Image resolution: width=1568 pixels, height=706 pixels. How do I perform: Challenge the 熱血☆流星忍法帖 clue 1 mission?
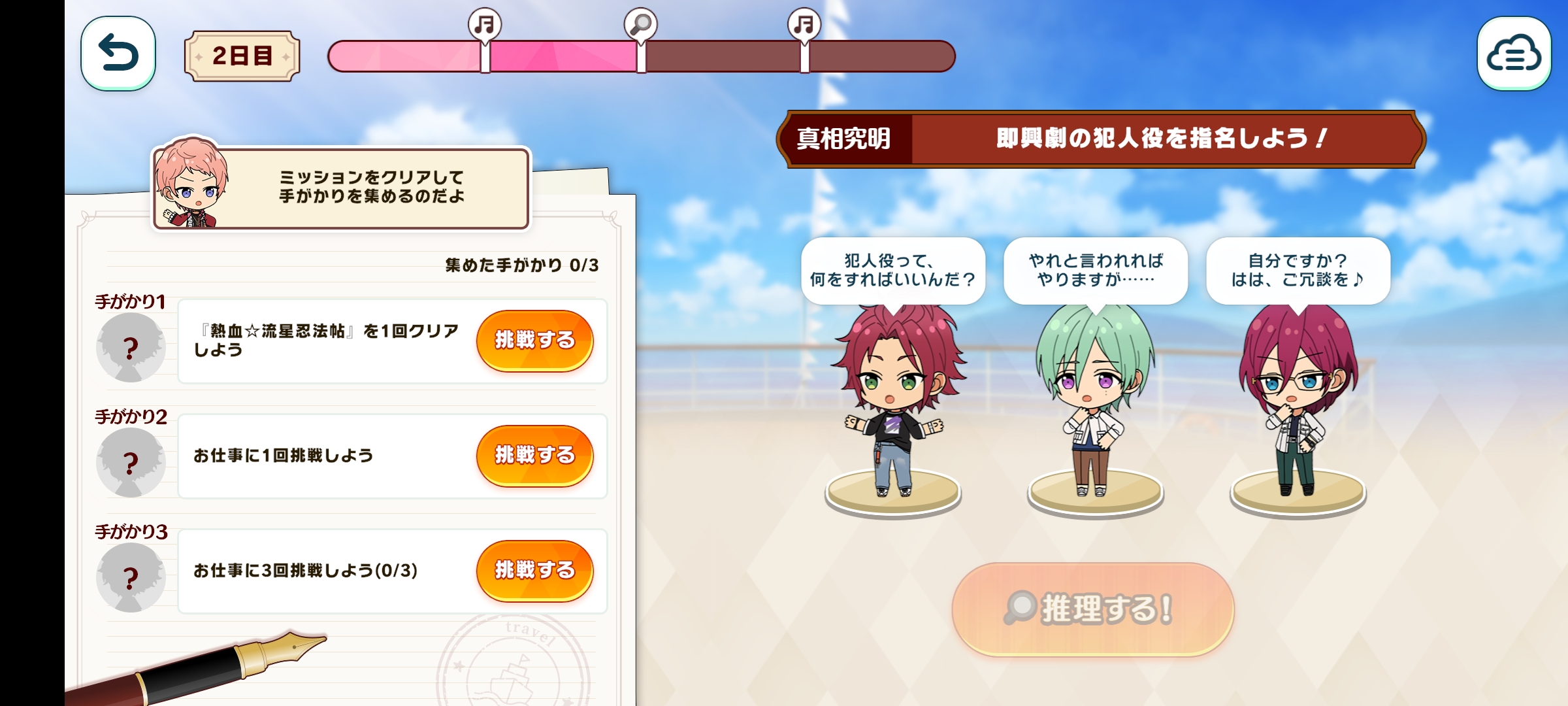coord(534,340)
